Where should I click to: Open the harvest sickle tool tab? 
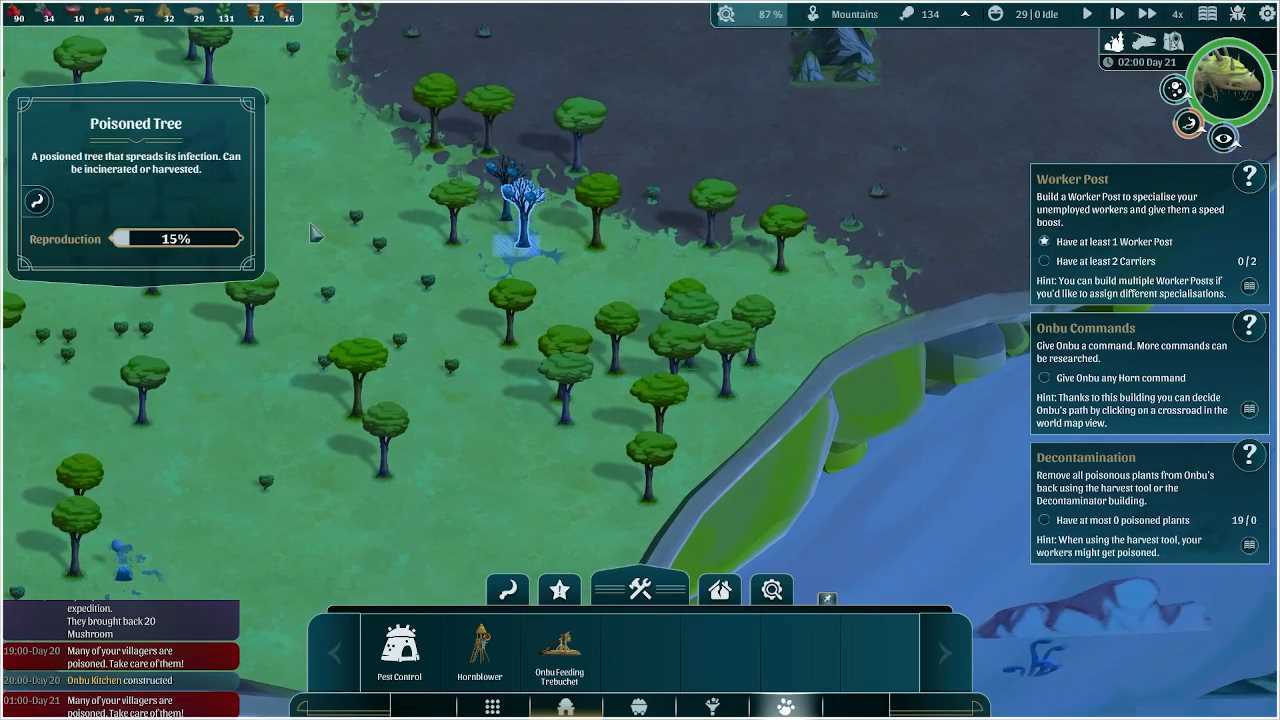click(x=508, y=590)
